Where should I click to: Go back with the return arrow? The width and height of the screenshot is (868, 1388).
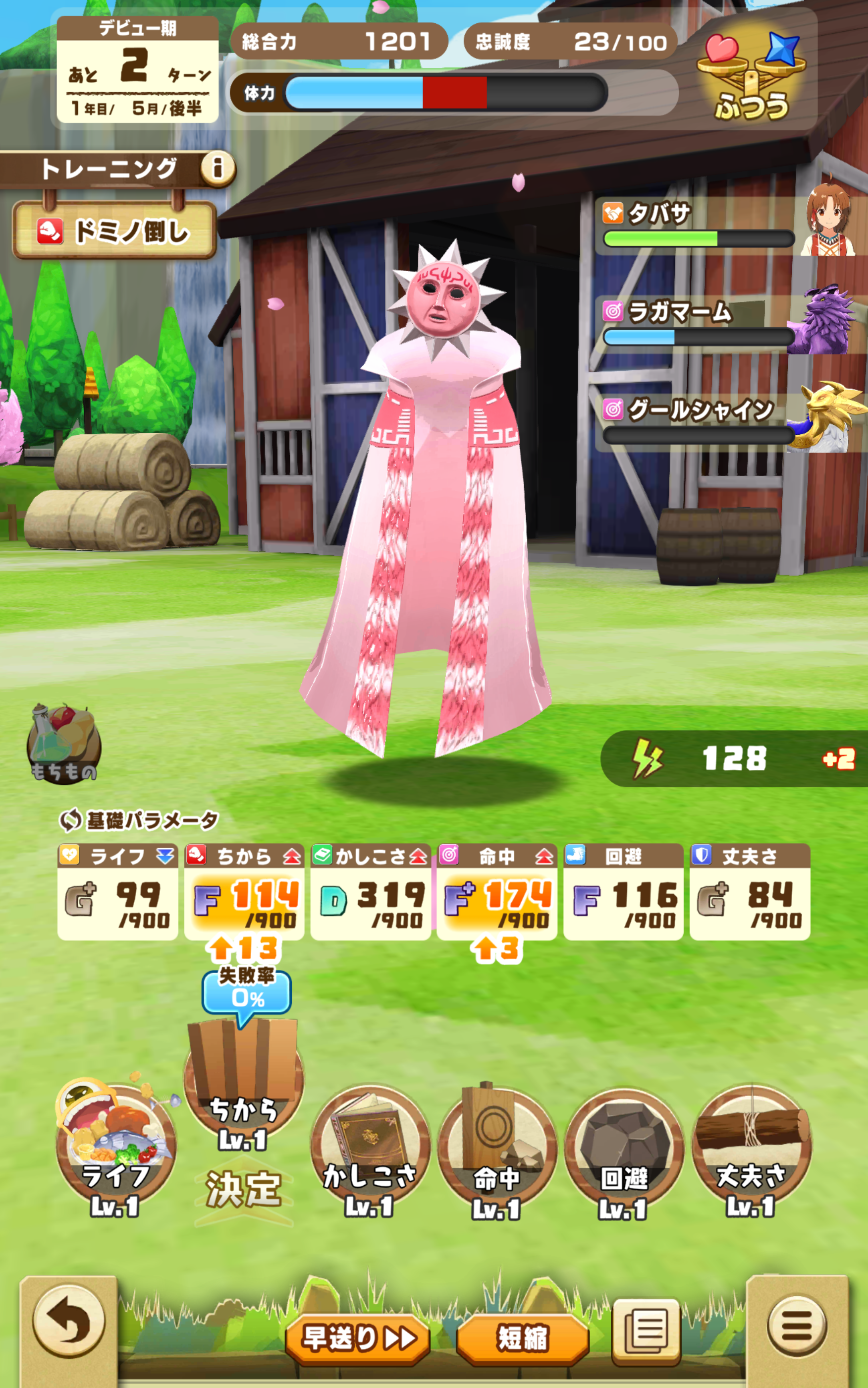point(69,1321)
